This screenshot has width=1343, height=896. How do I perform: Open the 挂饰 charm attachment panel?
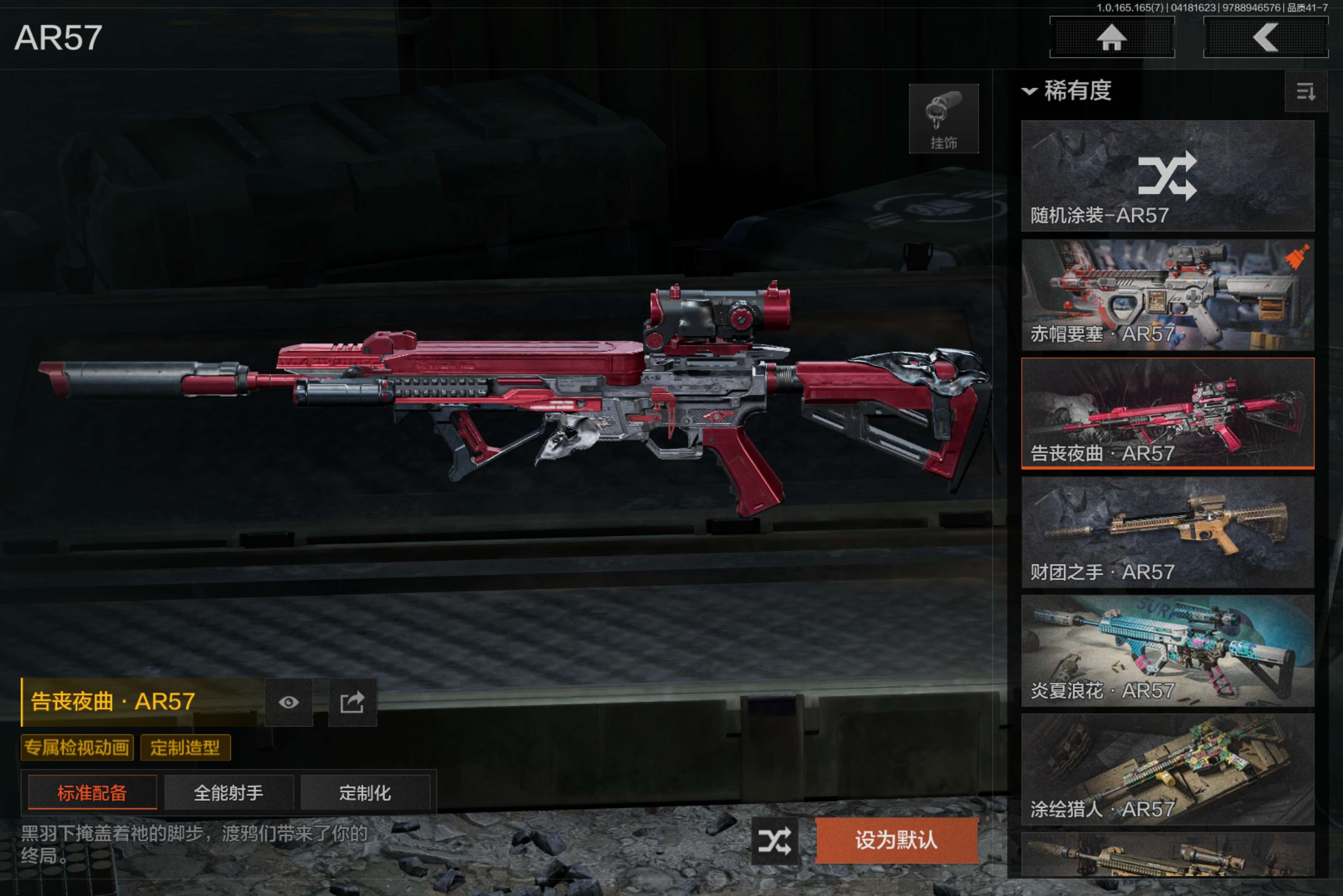coord(943,119)
